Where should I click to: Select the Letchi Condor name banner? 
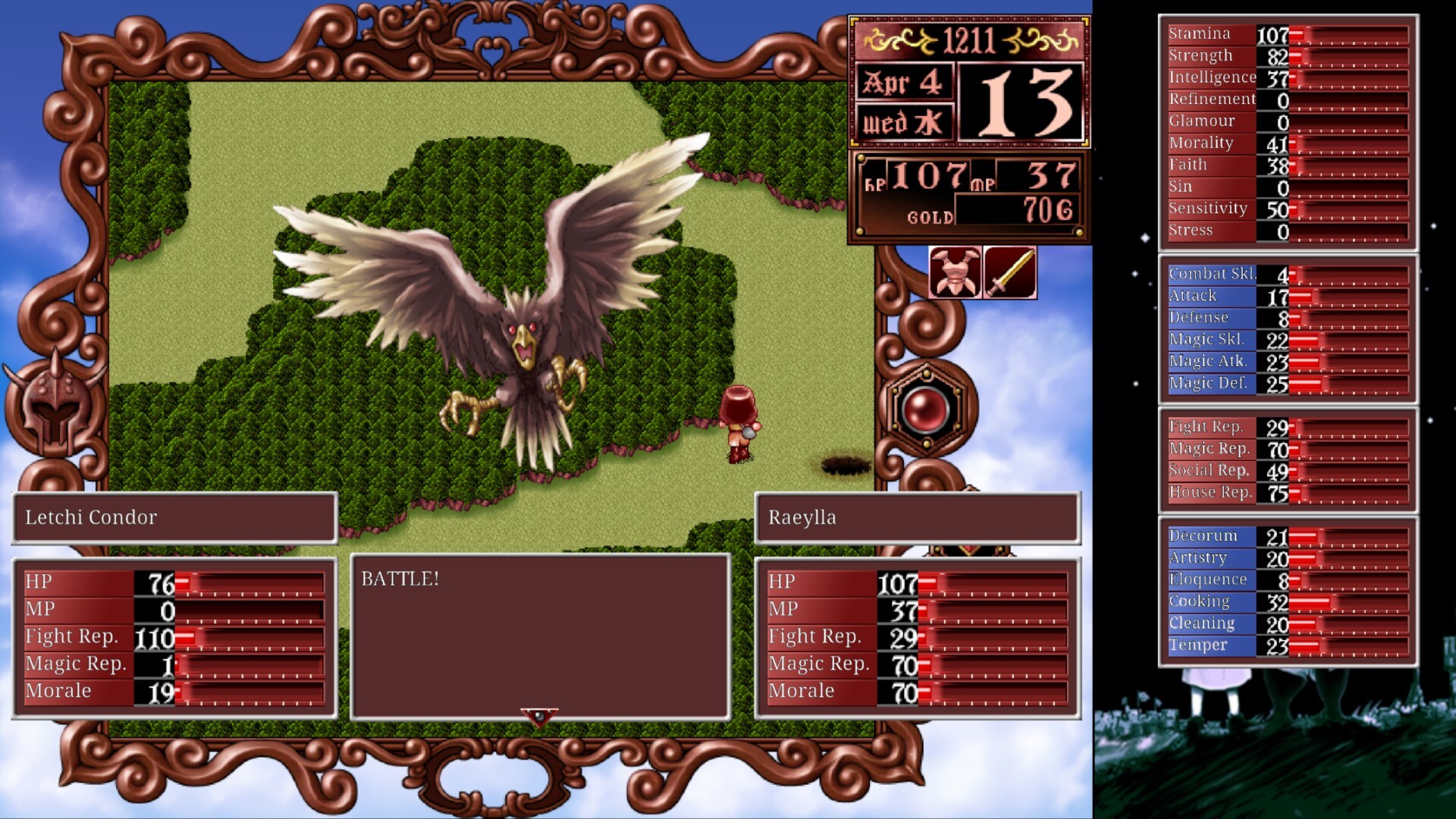pyautogui.click(x=174, y=518)
